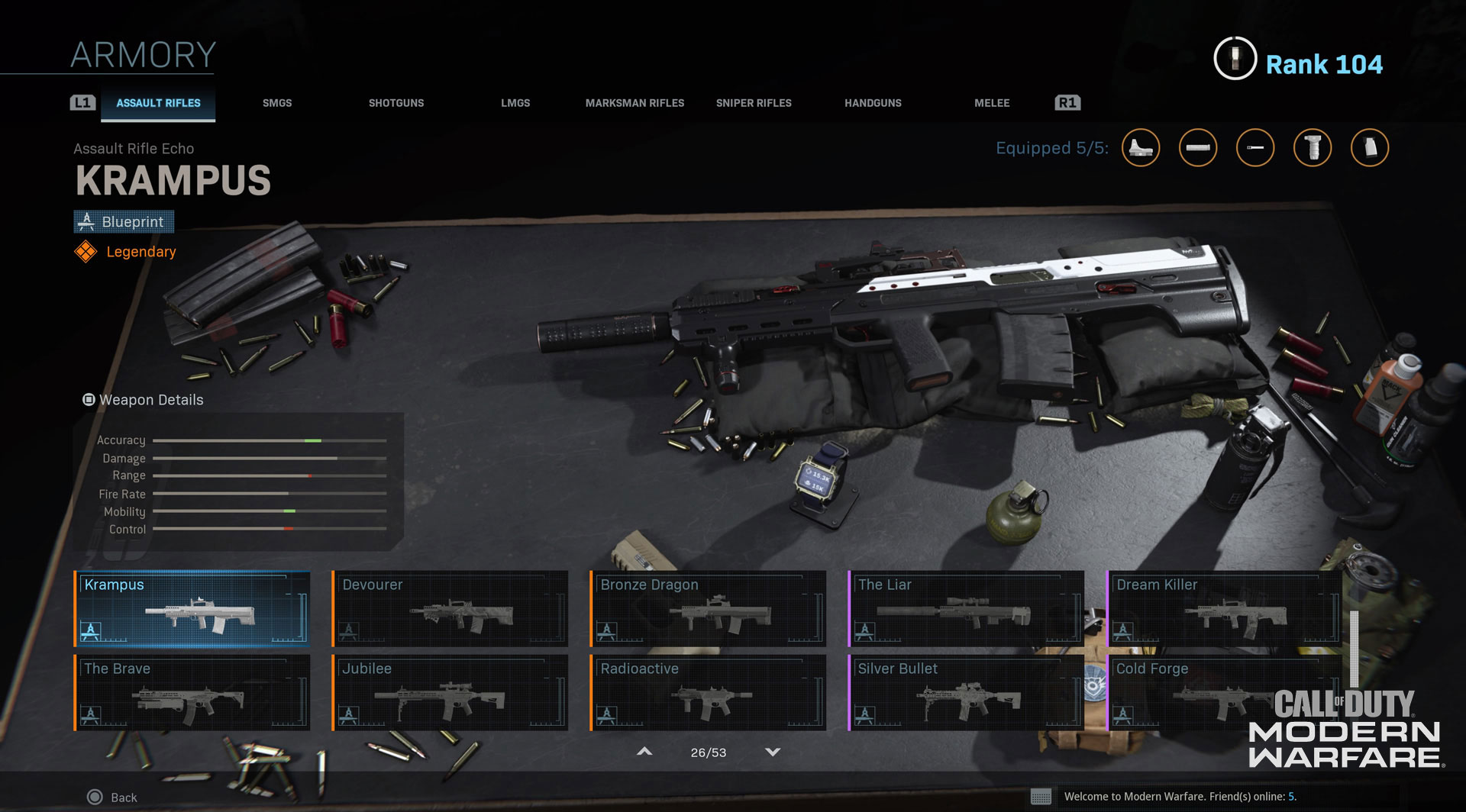1466x812 pixels.
Task: Choose the Dream Killer blueprint
Action: click(1224, 608)
